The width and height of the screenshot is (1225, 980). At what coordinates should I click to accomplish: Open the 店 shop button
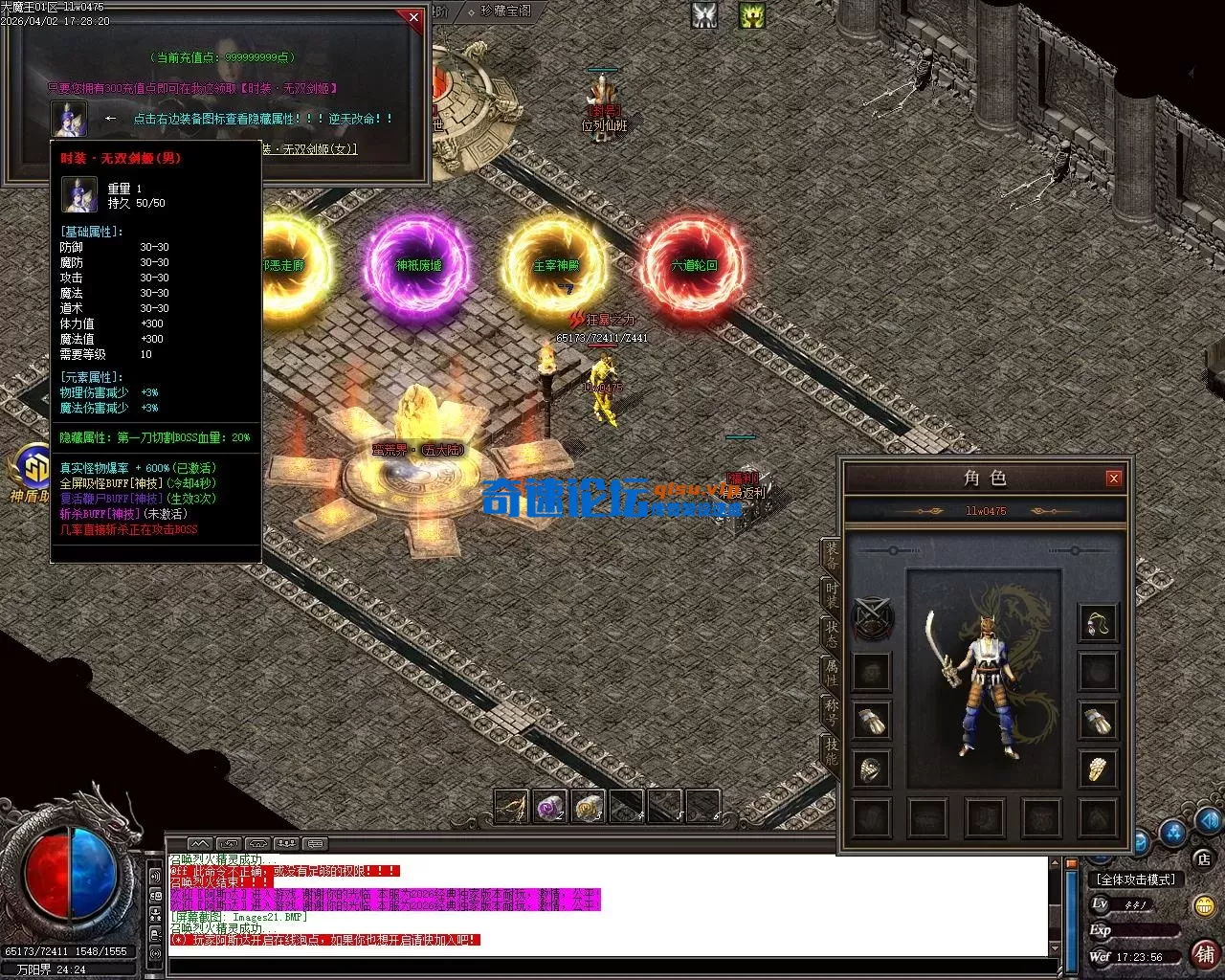point(1204,858)
